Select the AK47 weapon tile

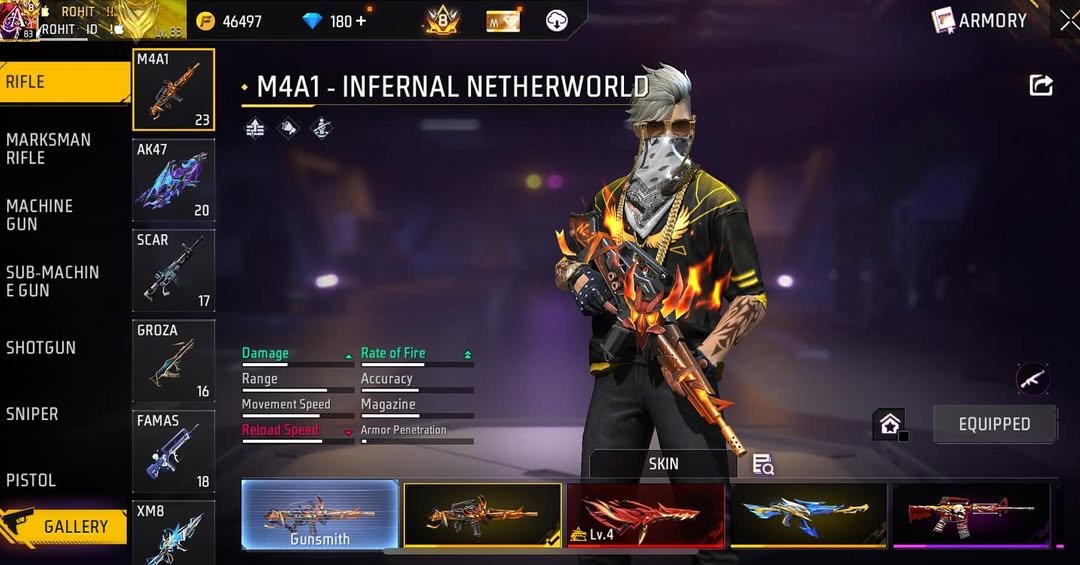(x=173, y=181)
